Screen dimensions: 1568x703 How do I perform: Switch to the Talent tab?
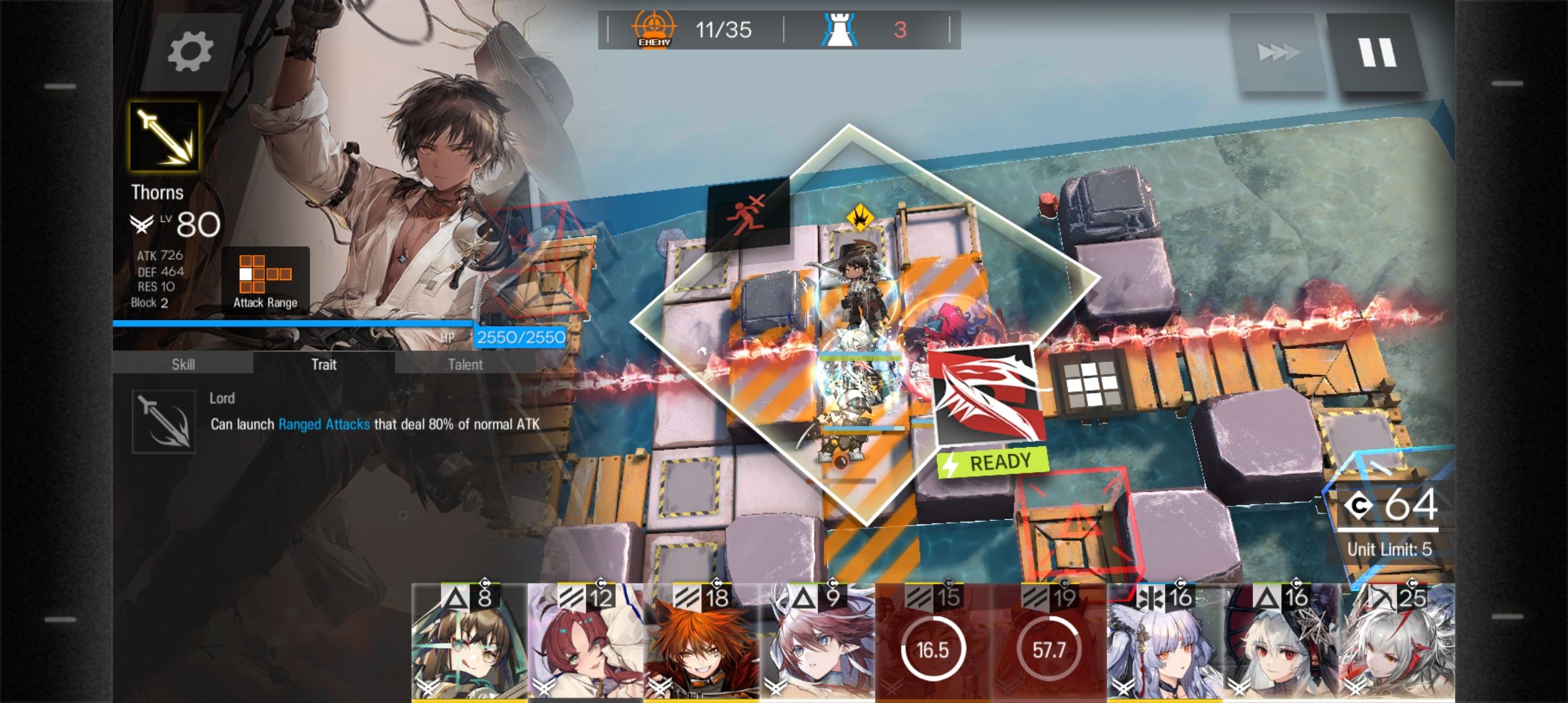coord(465,364)
